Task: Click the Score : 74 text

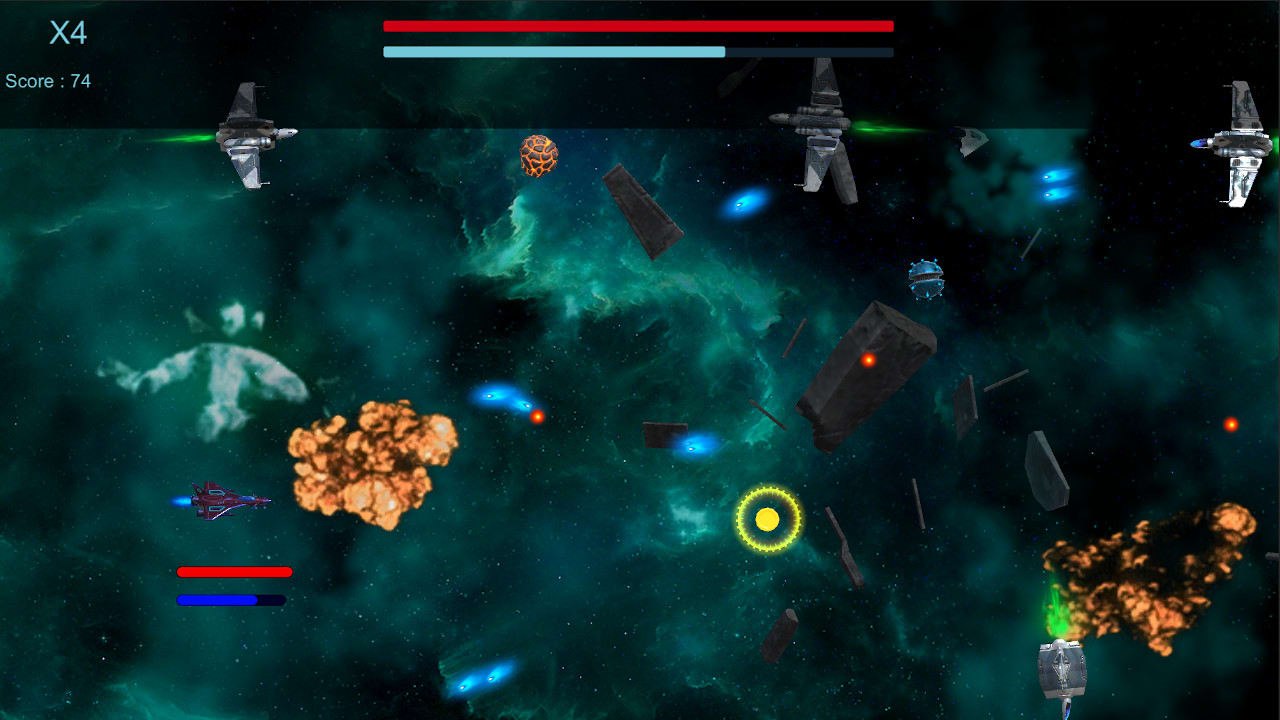Action: coord(46,81)
